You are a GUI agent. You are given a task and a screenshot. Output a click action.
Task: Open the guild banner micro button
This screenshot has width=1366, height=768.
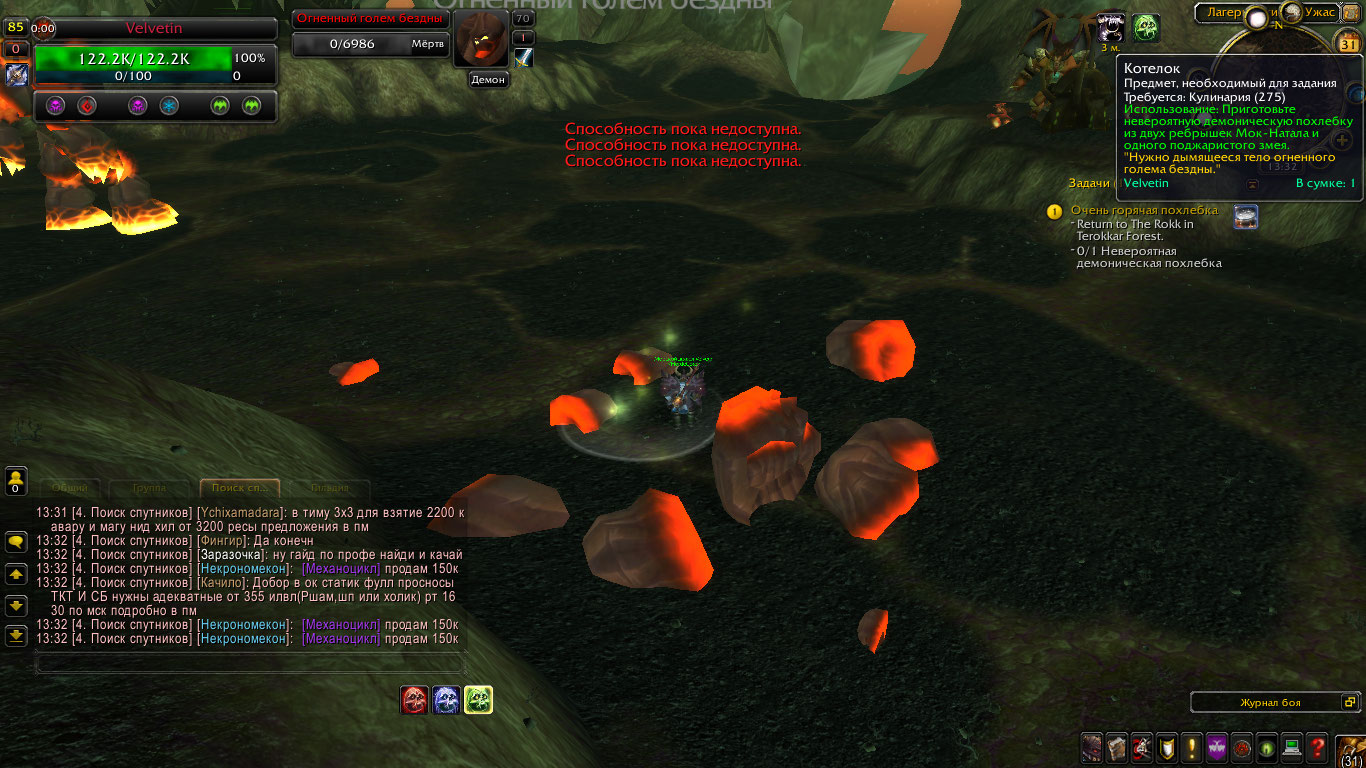coord(1217,746)
